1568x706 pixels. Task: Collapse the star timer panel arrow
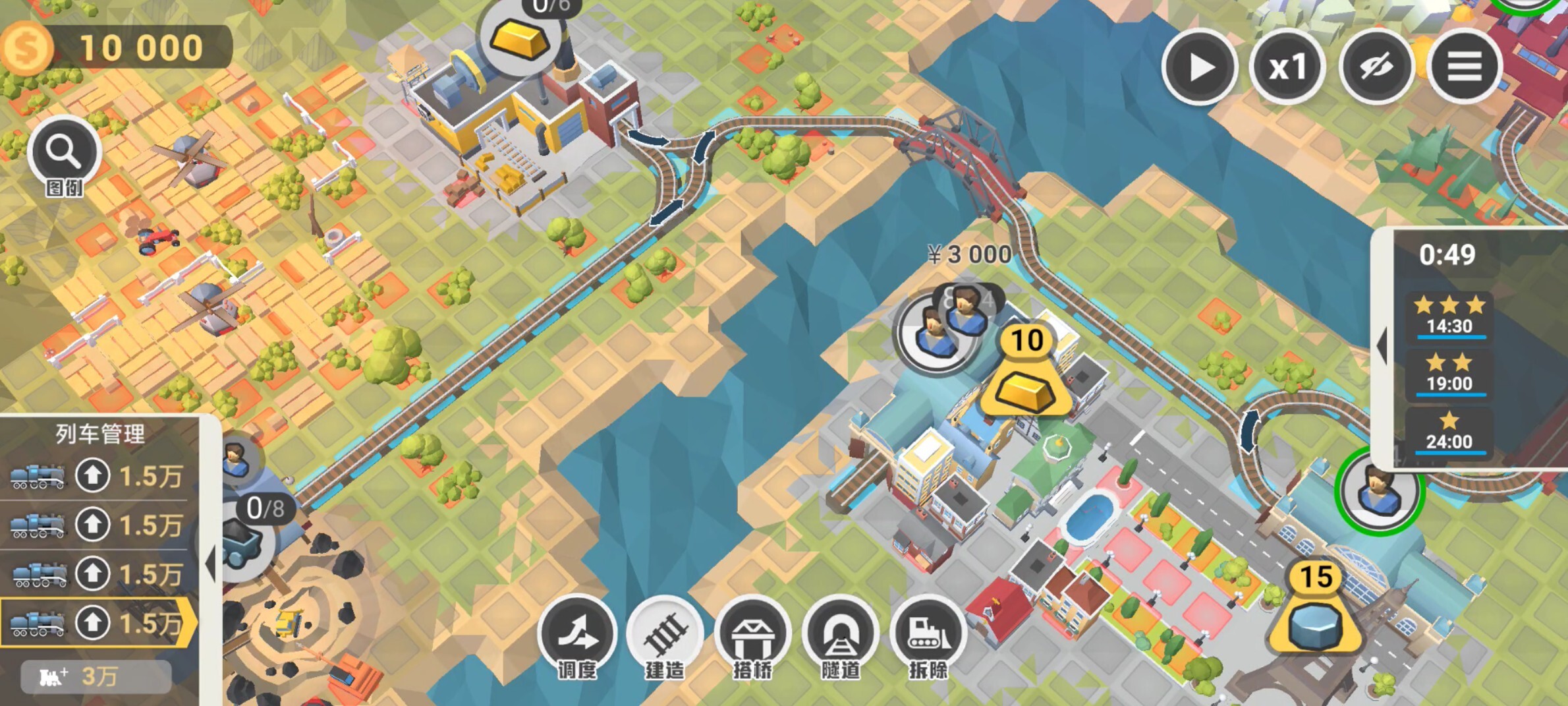pyautogui.click(x=1382, y=345)
